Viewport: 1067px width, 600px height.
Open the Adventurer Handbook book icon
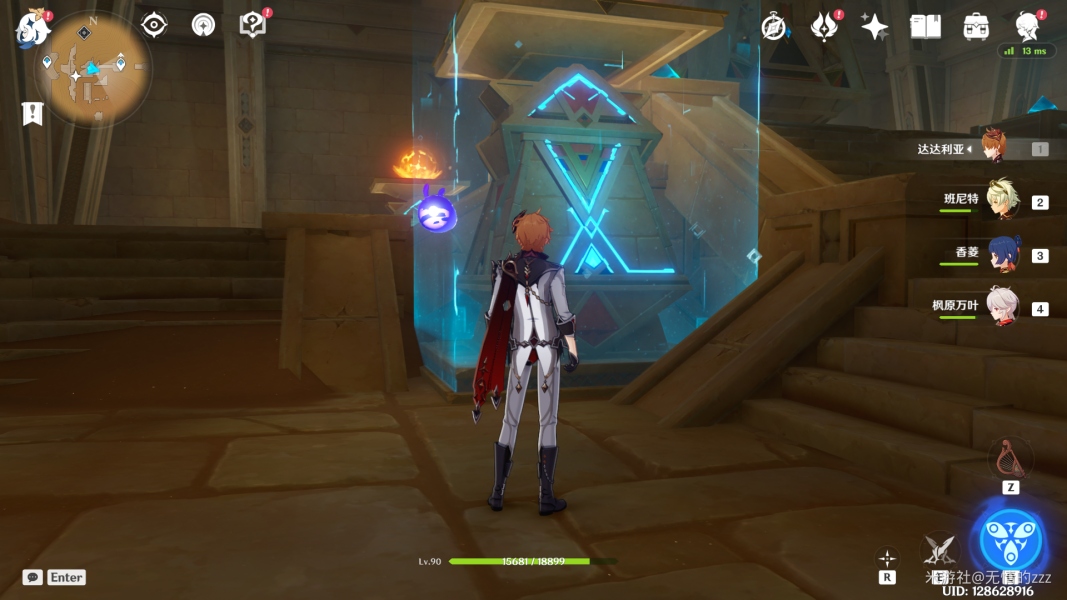[x=925, y=27]
